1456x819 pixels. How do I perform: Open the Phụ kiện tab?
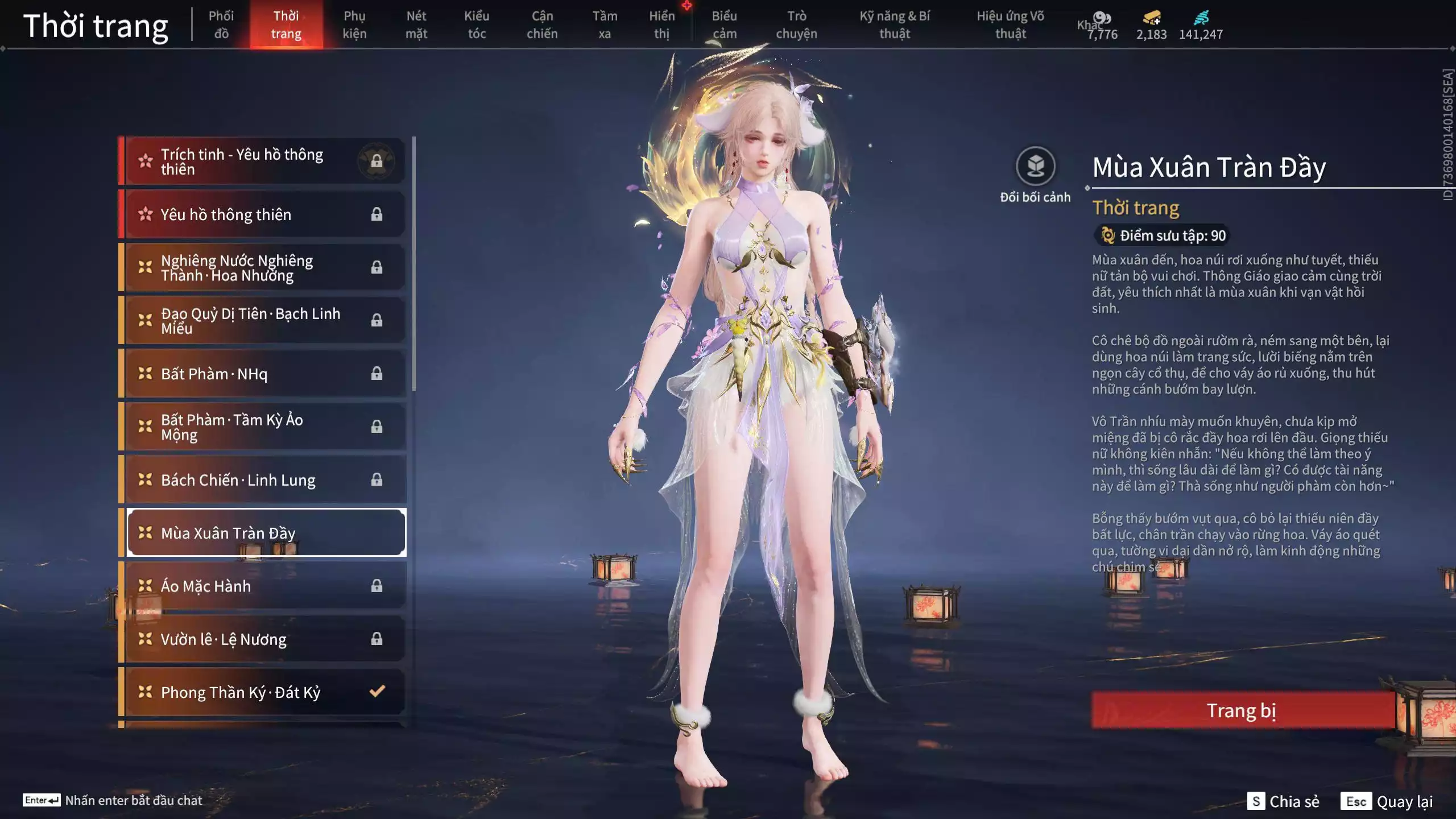[354, 24]
